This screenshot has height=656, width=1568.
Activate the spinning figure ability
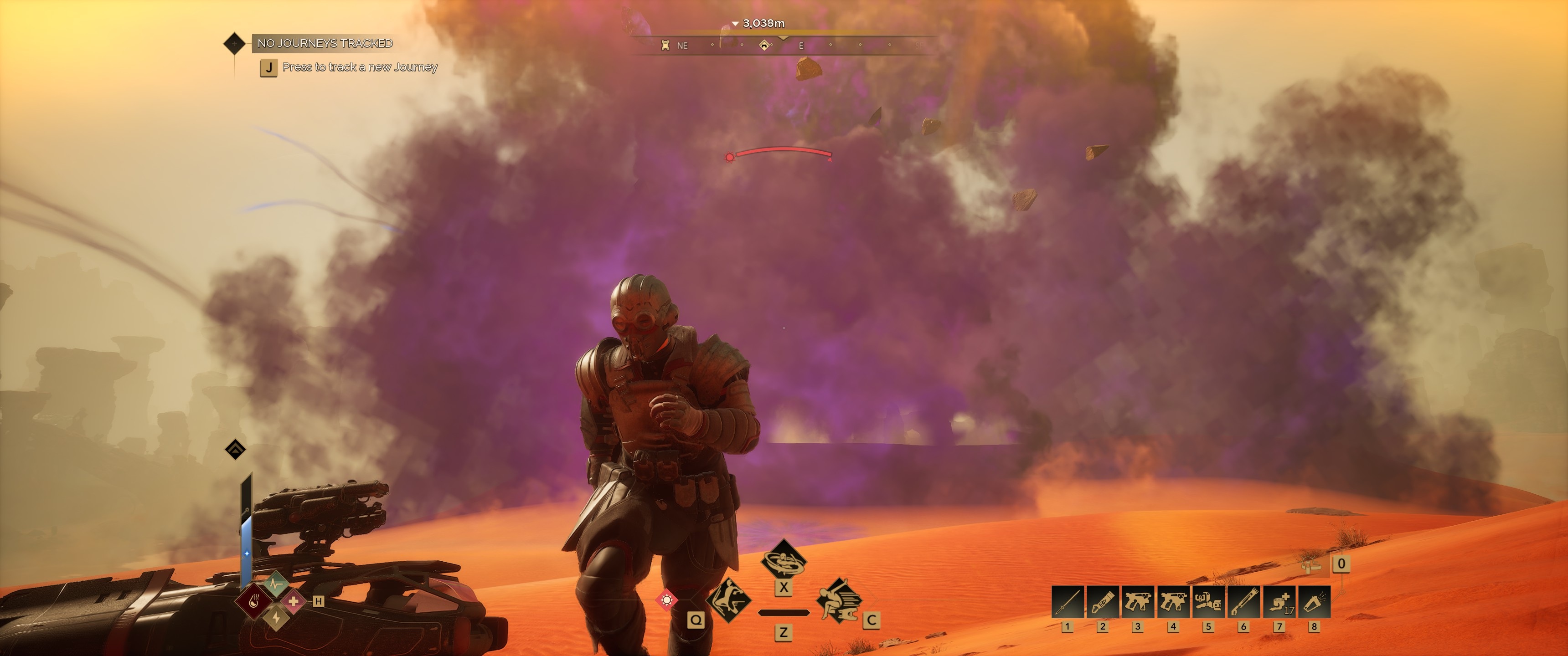(x=784, y=560)
